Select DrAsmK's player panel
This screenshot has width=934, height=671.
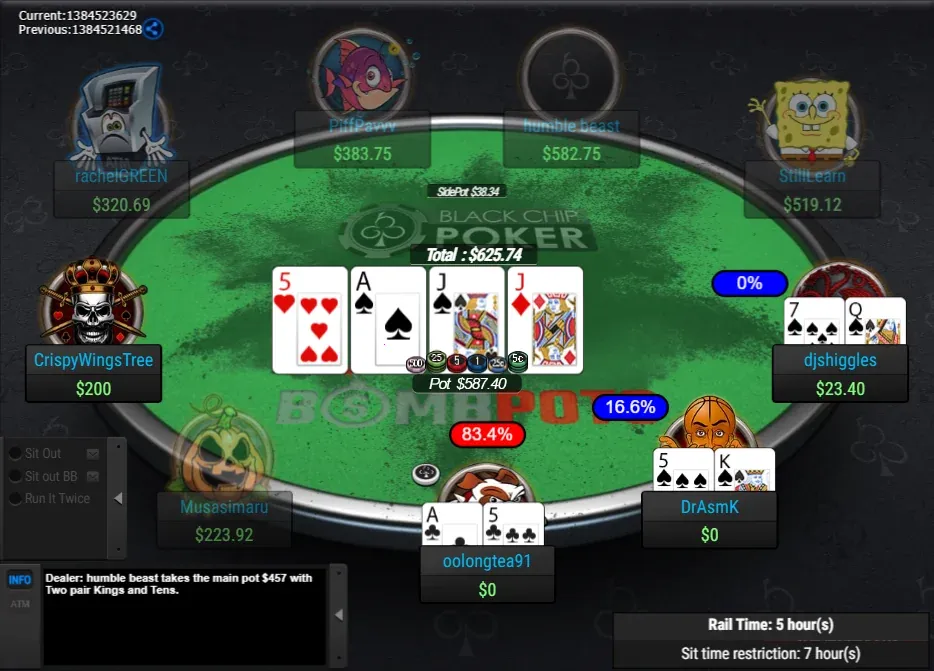[709, 520]
